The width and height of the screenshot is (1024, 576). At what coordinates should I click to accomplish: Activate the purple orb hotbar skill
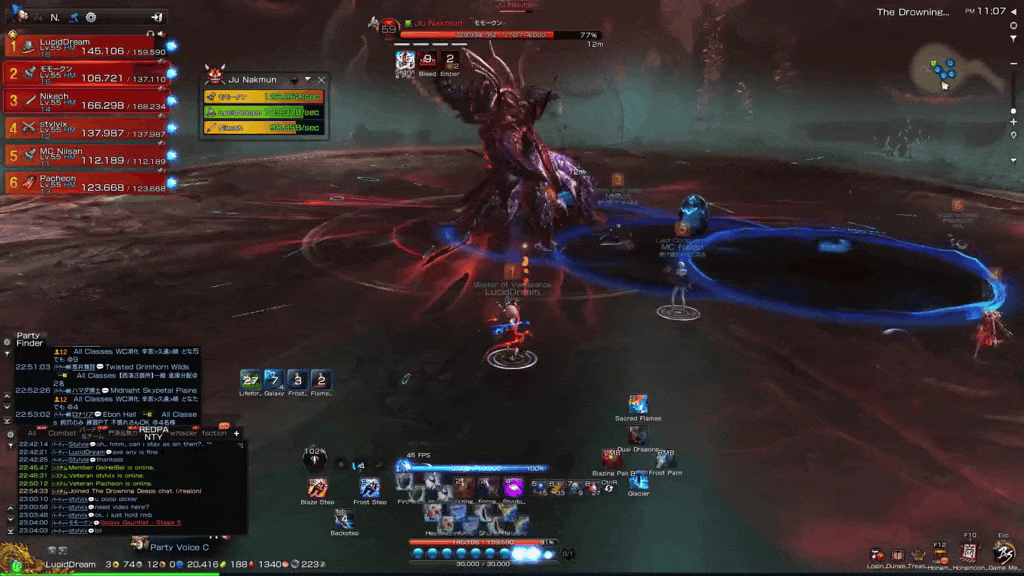tap(513, 487)
